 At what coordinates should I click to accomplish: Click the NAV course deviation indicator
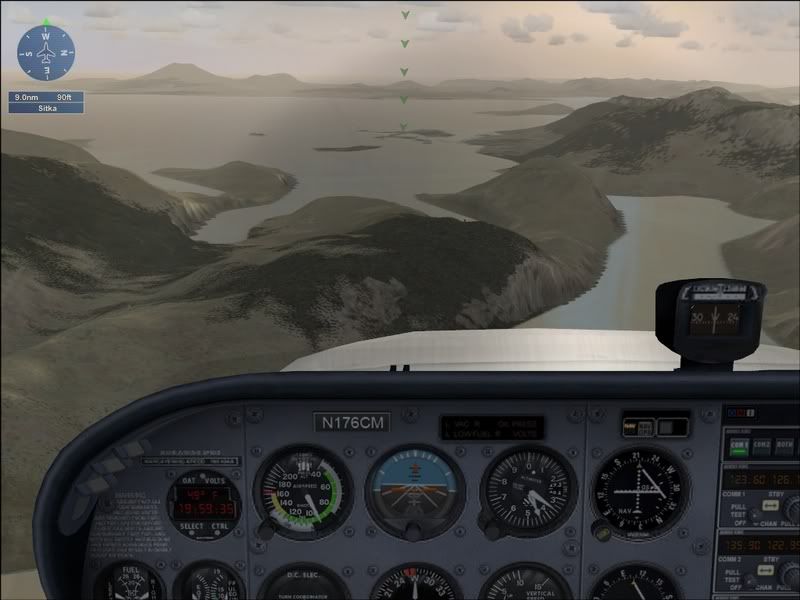(639, 491)
